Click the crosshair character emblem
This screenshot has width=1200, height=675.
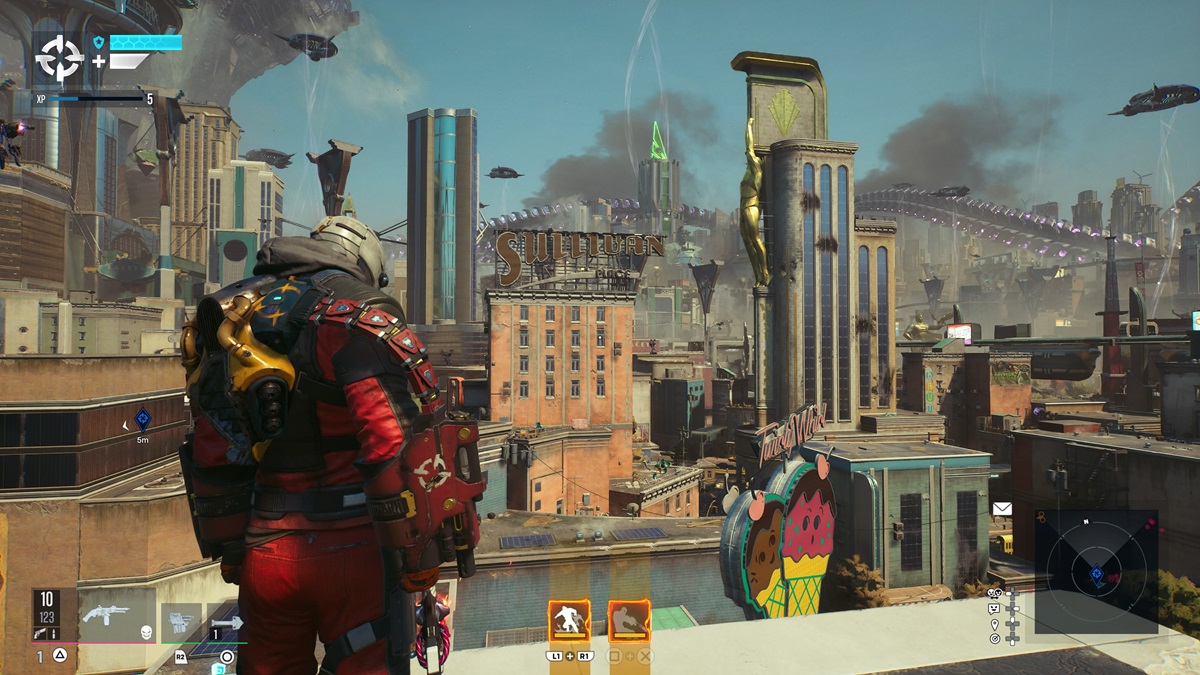59,59
